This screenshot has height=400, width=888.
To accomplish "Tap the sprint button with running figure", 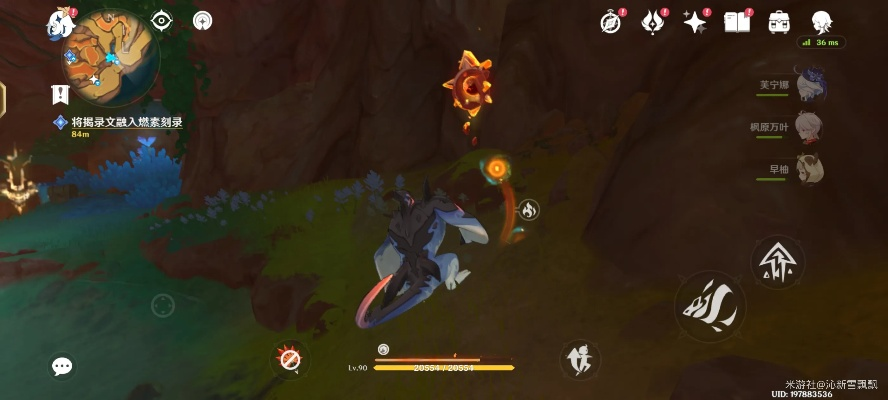I will [580, 359].
